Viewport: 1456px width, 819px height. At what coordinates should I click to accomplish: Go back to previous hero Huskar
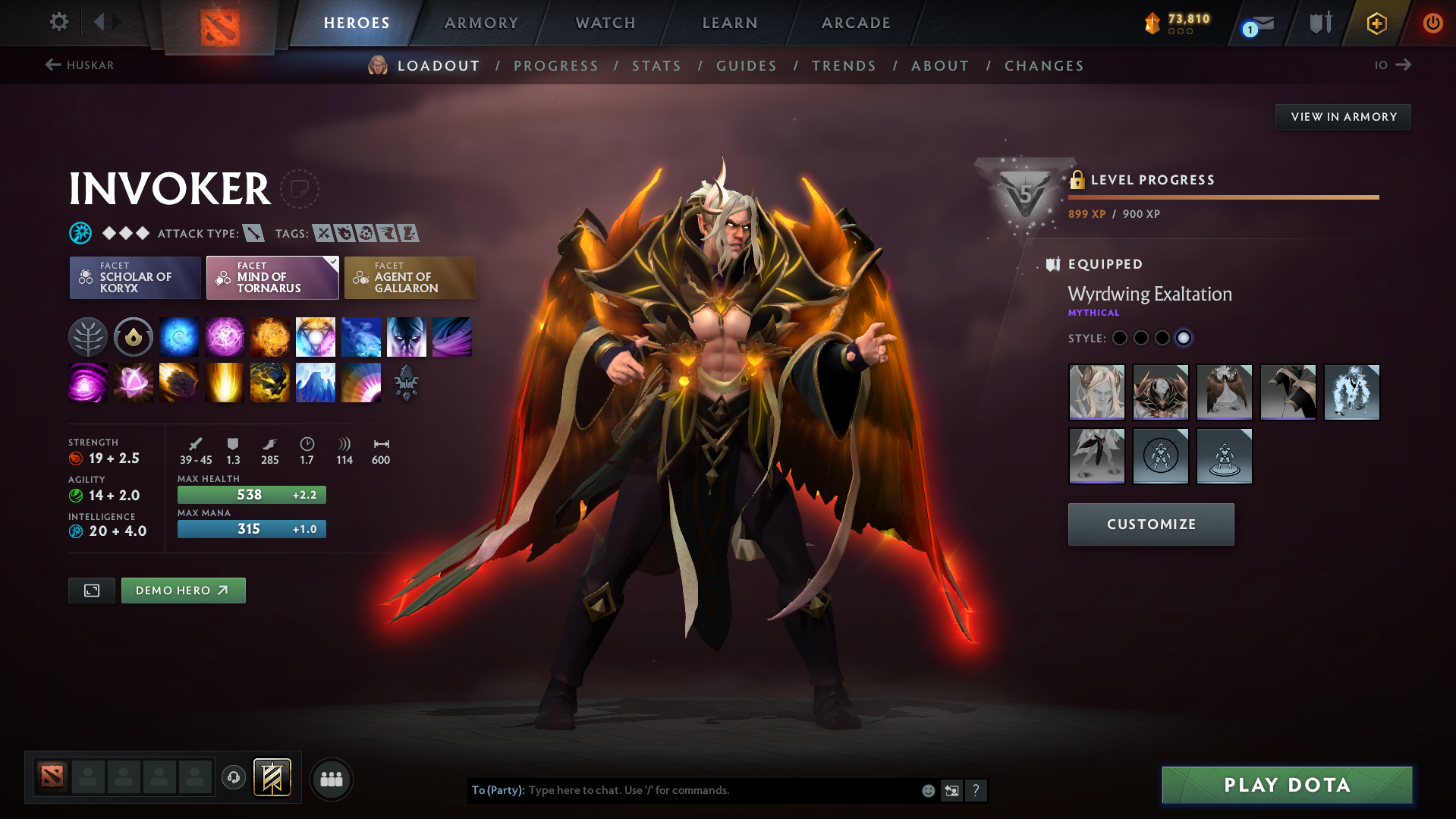pos(80,65)
